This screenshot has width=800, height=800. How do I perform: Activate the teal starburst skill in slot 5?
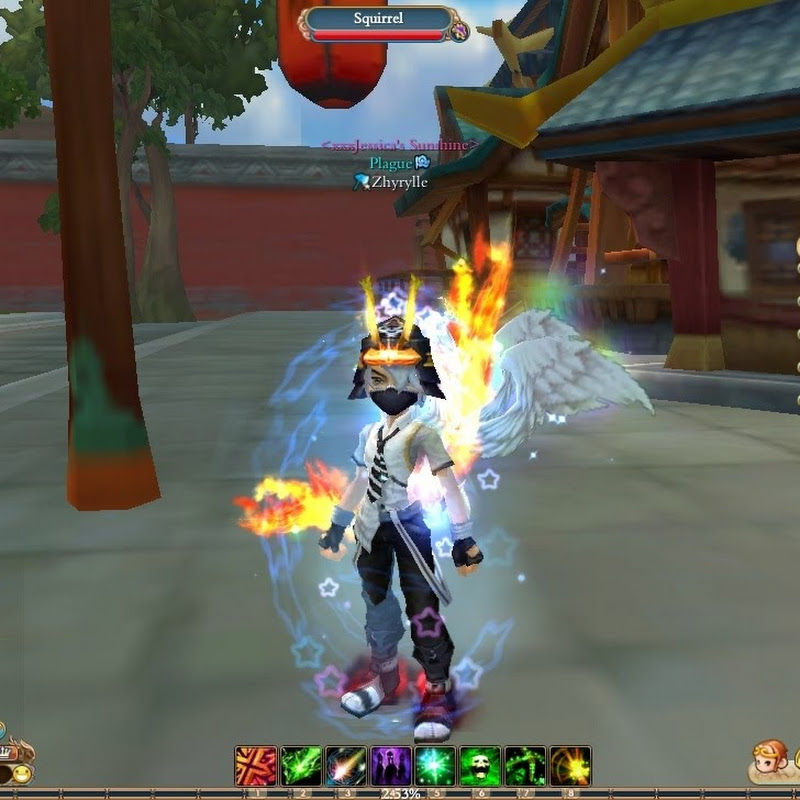(x=435, y=766)
